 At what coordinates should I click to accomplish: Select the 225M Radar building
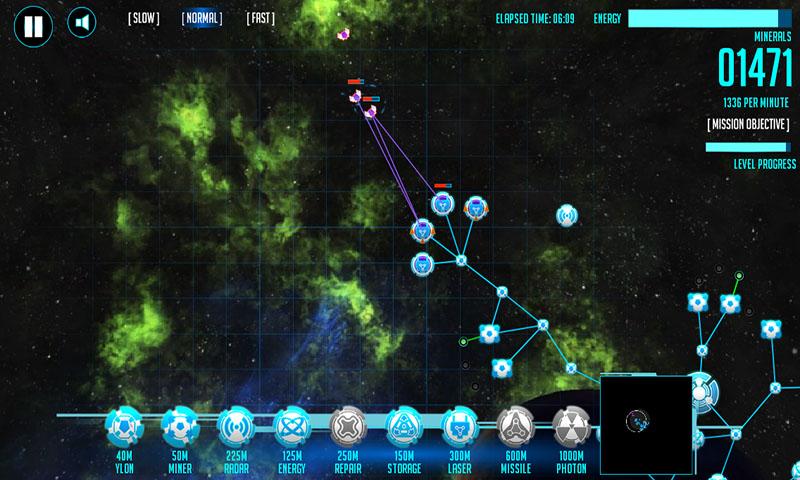coord(237,427)
